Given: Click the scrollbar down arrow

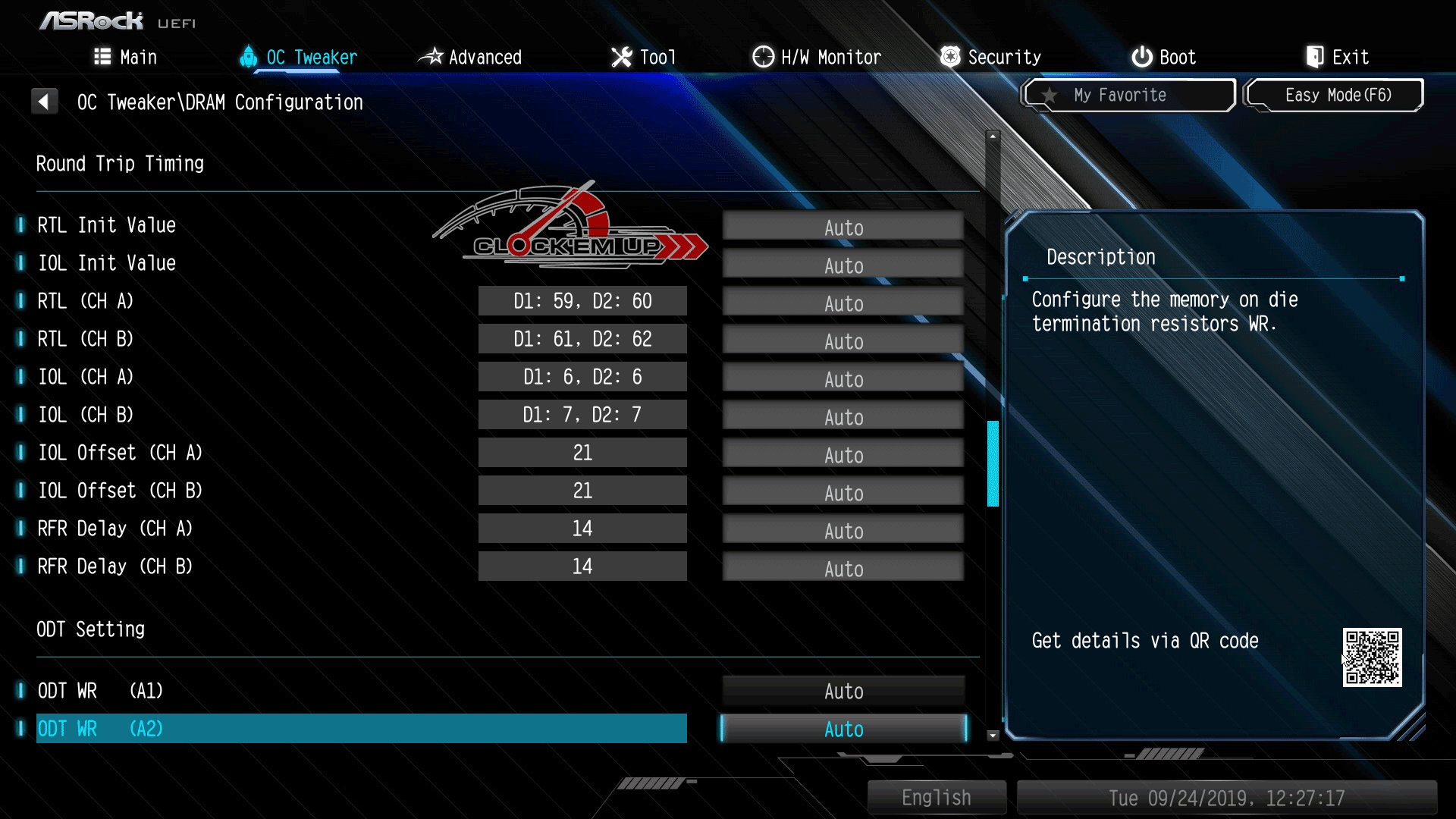Looking at the screenshot, I should tap(993, 735).
